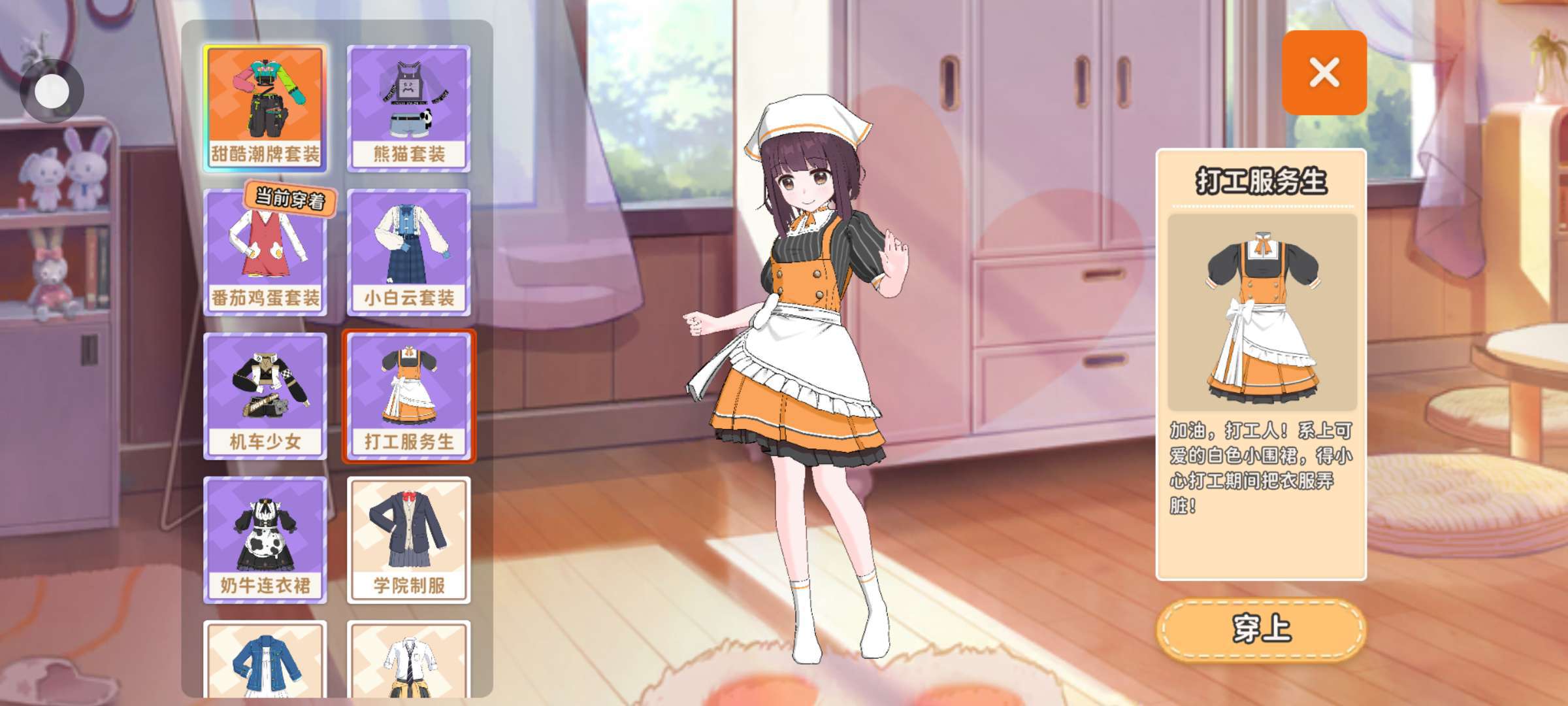Choose the 打工服务生 waitress outfit tile
The image size is (1568, 706).
click(409, 396)
